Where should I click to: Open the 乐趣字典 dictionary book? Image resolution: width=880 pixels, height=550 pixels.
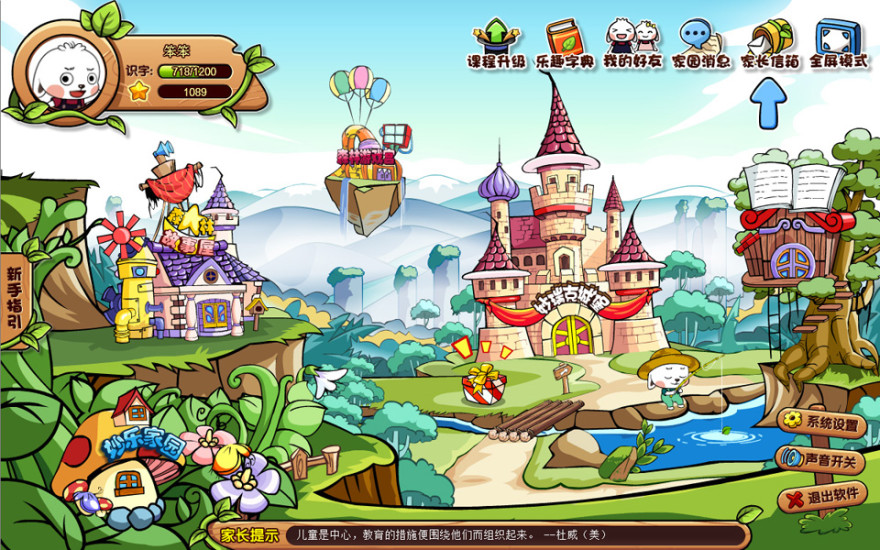click(x=566, y=44)
